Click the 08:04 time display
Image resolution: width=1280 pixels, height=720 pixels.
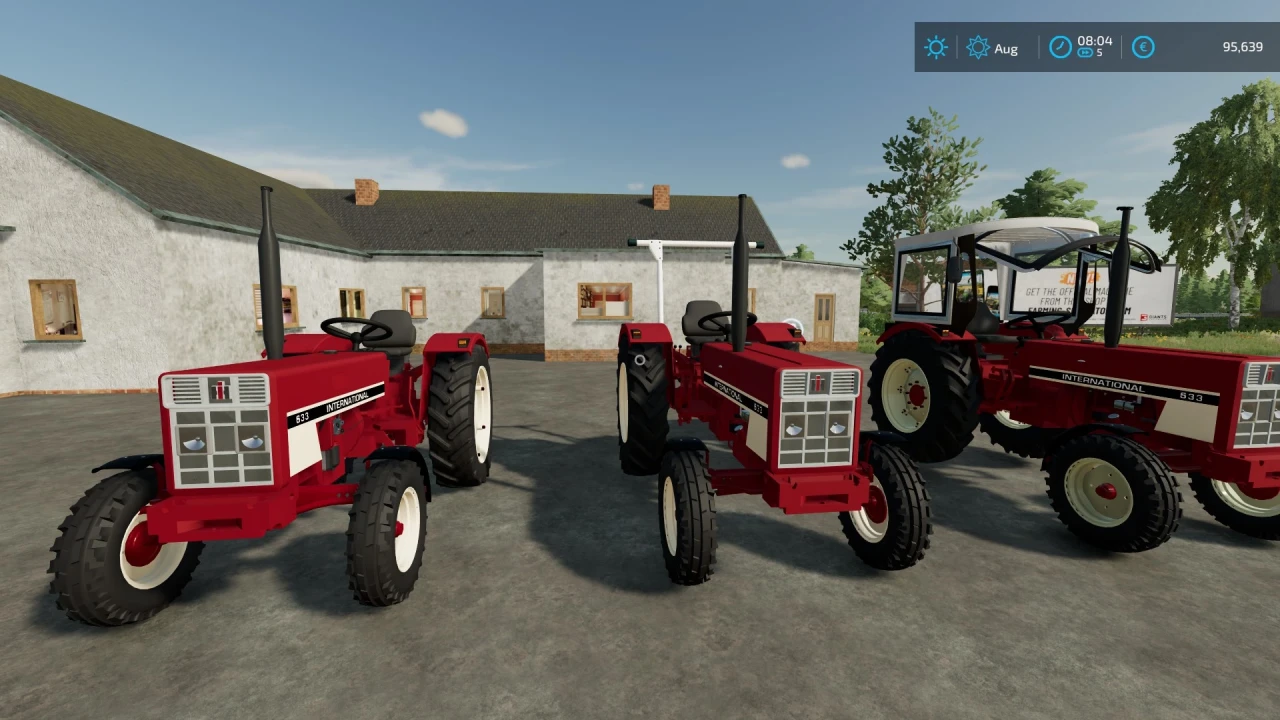(x=1094, y=42)
